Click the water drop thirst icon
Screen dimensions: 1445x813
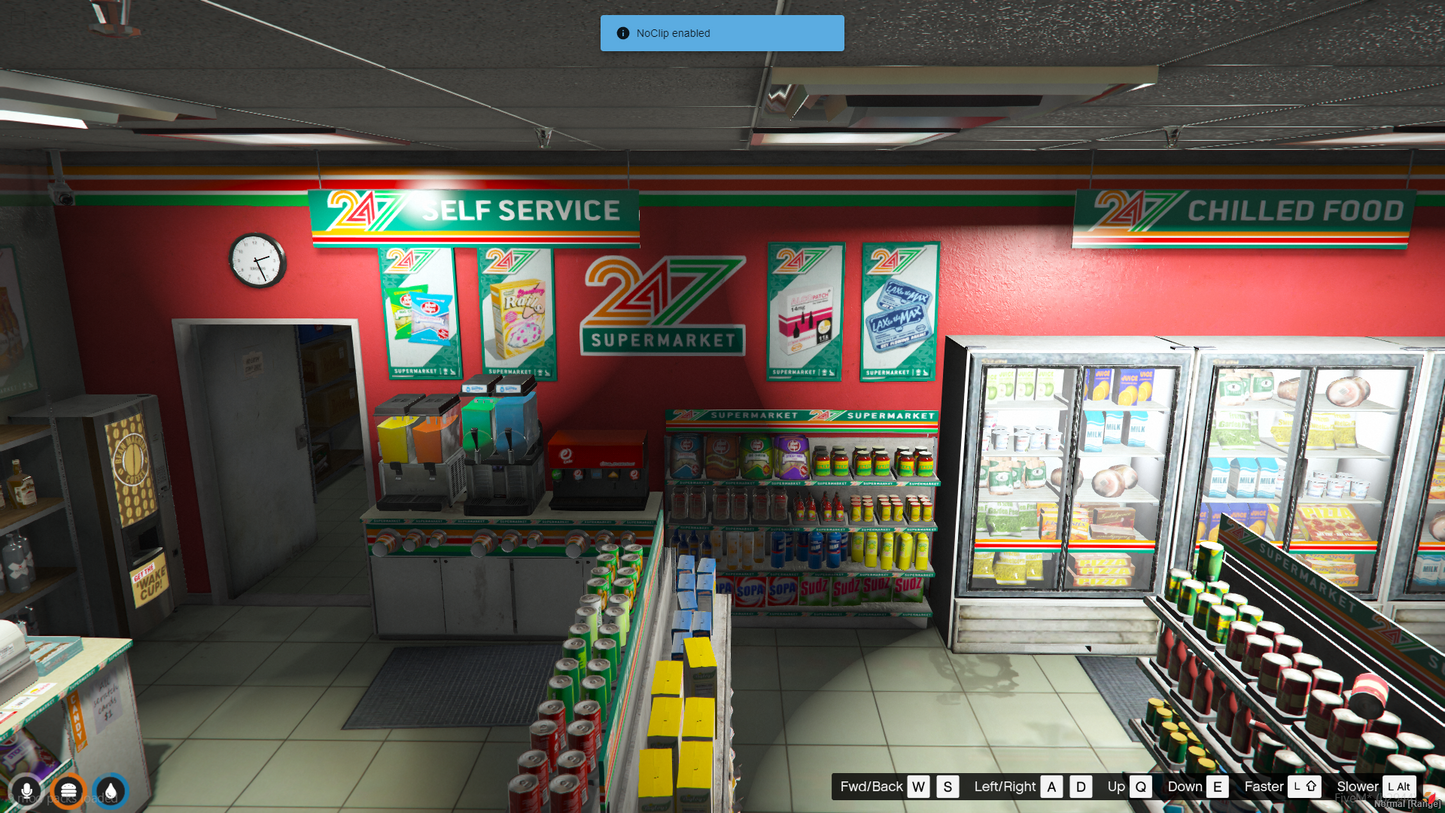point(110,791)
